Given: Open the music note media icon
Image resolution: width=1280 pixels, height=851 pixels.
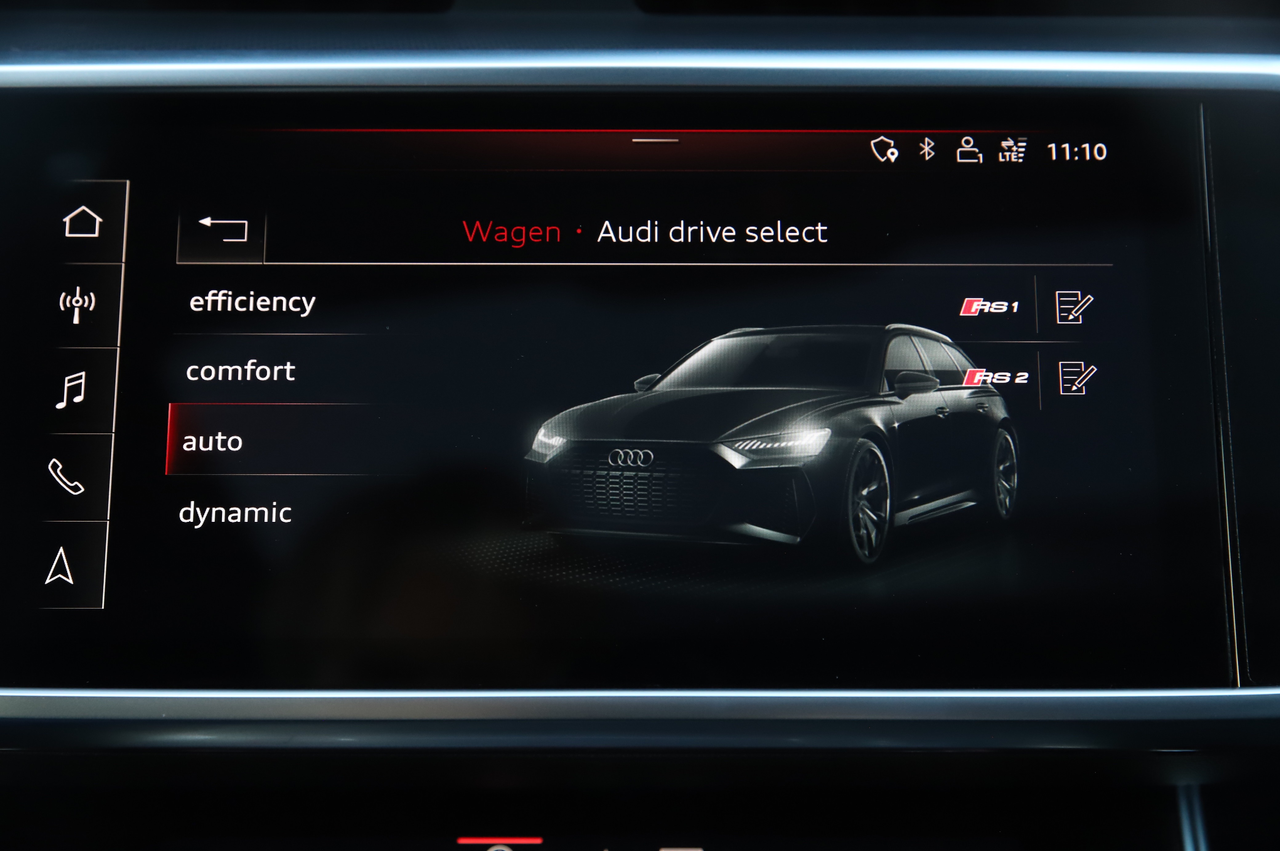Looking at the screenshot, I should click(x=70, y=390).
